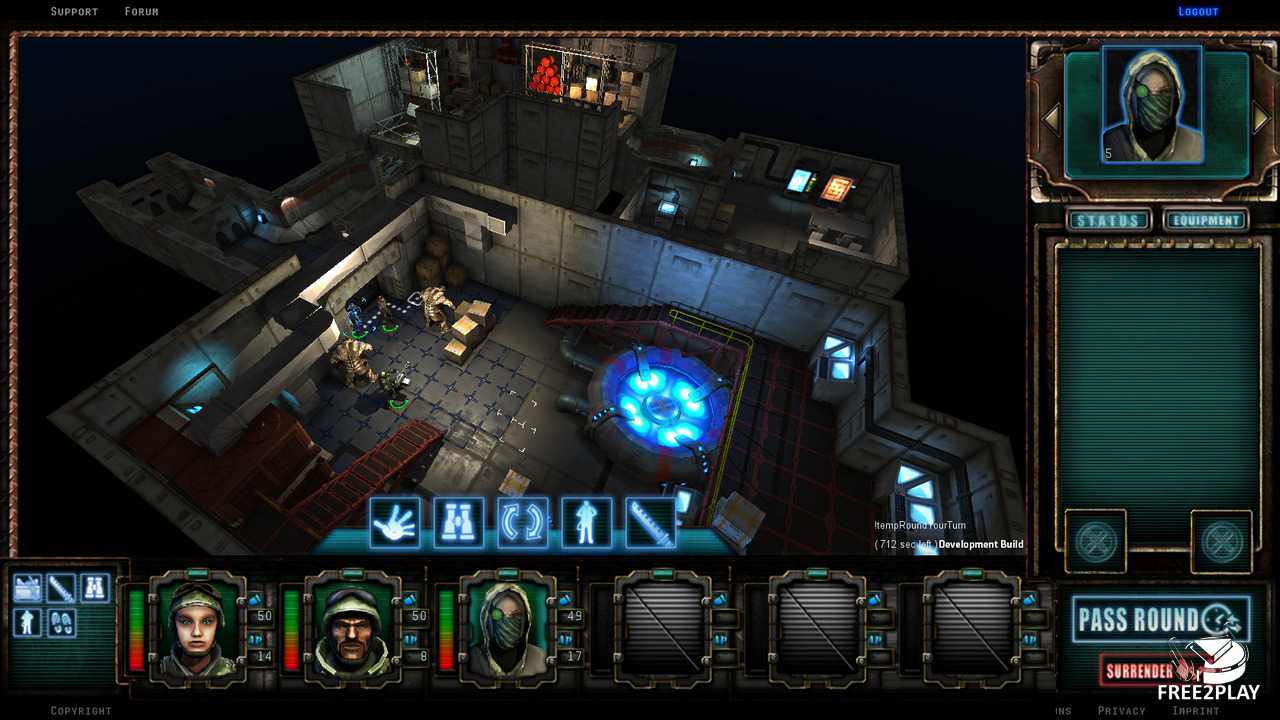
Task: Open the Privacy page link
Action: click(x=1121, y=711)
